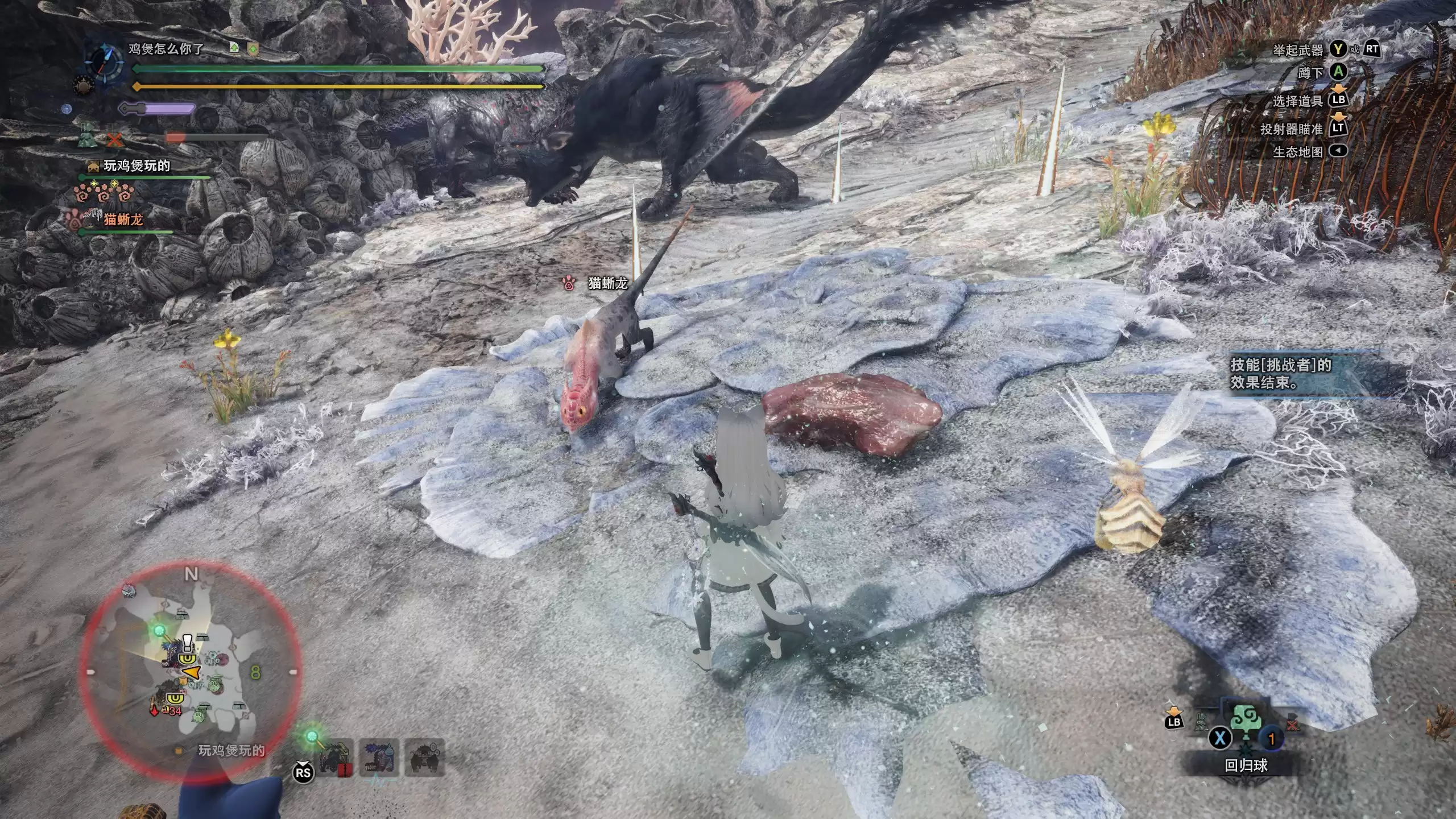Click the attack-up buff icon beside player name

coord(234,48)
